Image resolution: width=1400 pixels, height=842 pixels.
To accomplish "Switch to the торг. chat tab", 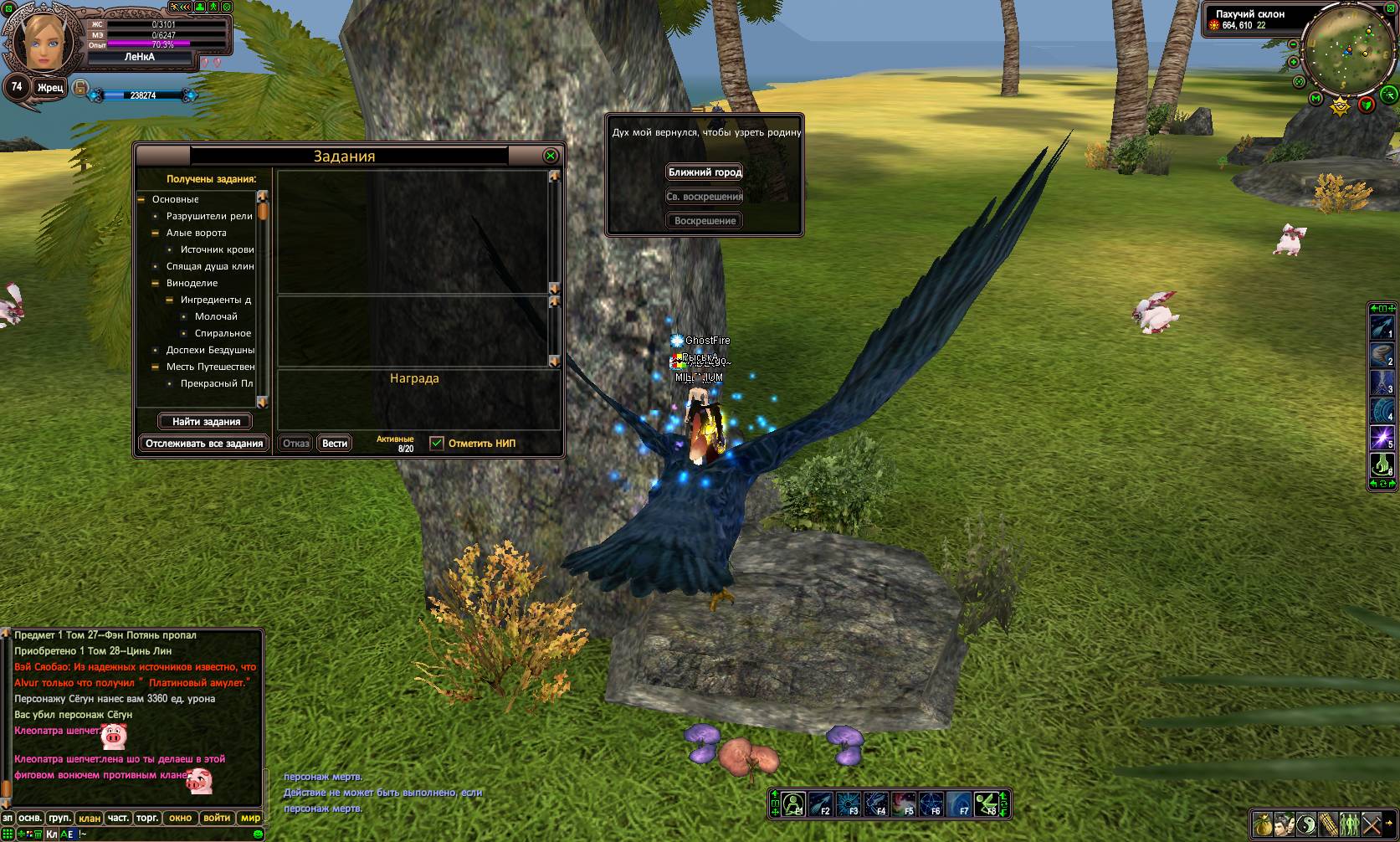I will point(147,818).
